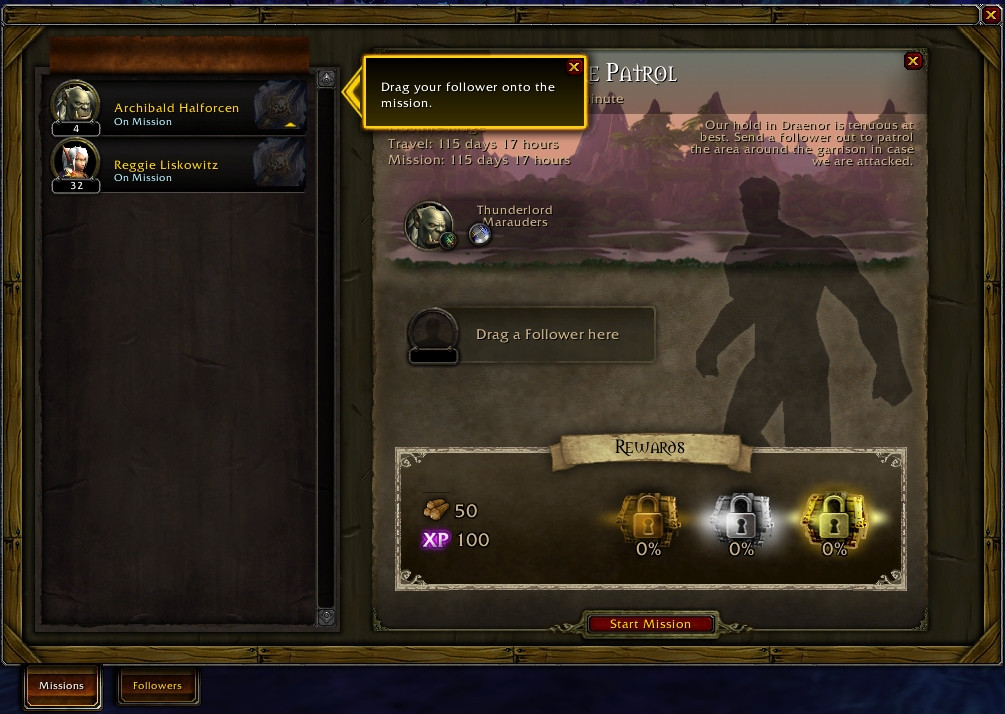Select the gold locked bonus chest
This screenshot has height=714, width=1005.
click(x=834, y=517)
